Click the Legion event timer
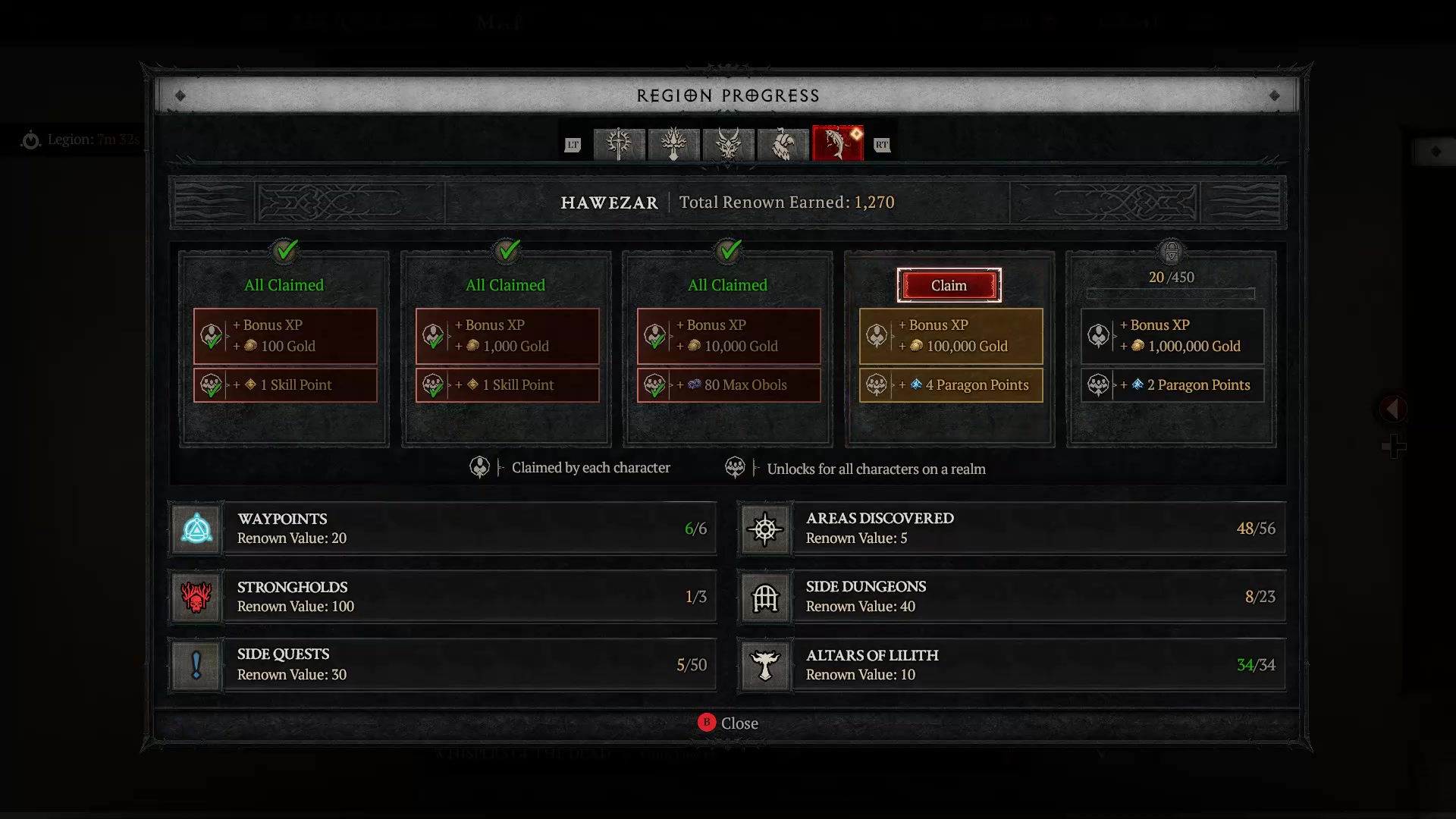 pyautogui.click(x=81, y=140)
